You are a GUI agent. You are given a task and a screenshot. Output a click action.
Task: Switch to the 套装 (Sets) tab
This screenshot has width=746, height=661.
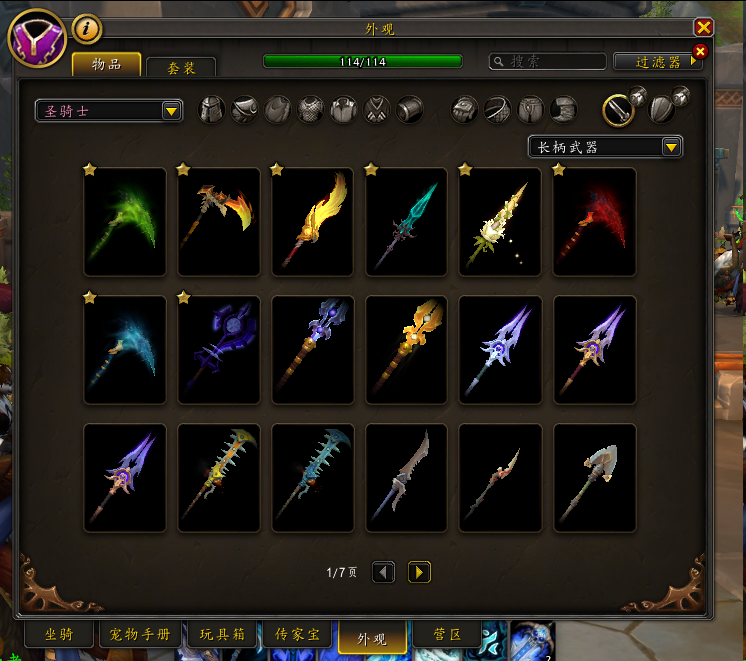click(181, 68)
